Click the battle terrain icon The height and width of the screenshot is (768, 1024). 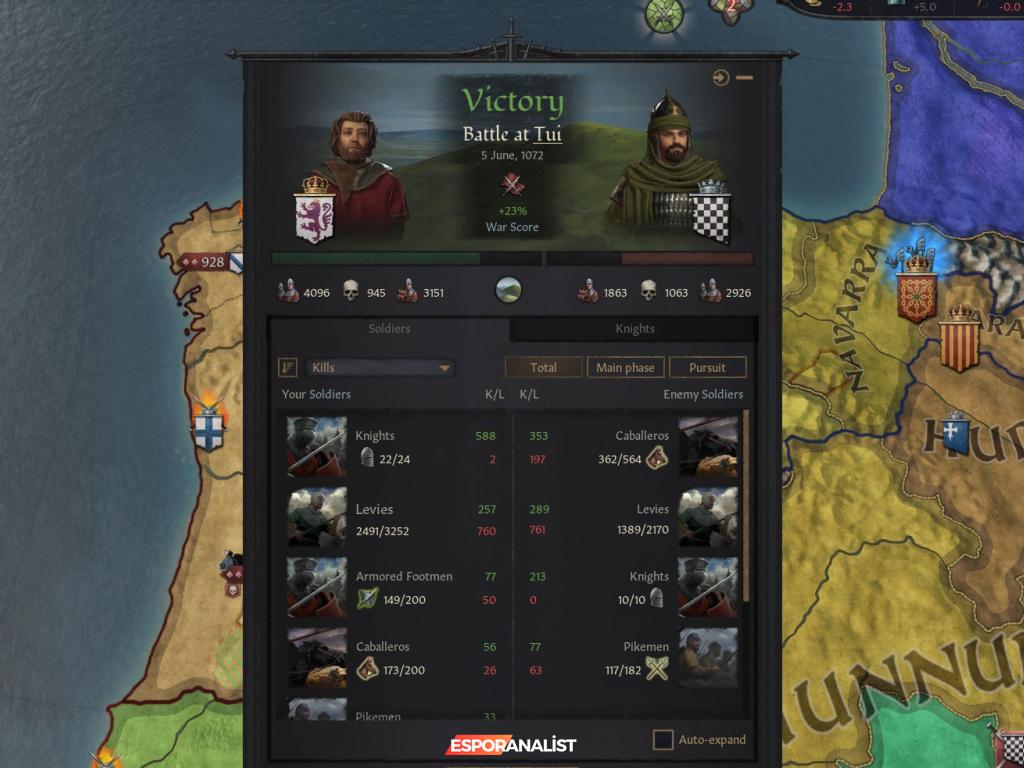point(510,292)
